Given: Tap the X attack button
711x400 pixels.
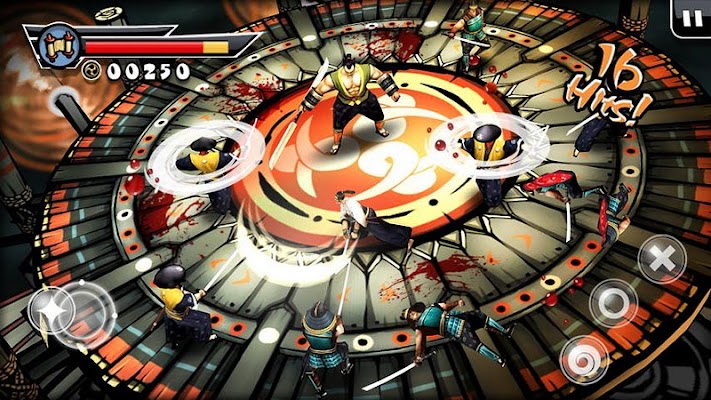Looking at the screenshot, I should (661, 259).
